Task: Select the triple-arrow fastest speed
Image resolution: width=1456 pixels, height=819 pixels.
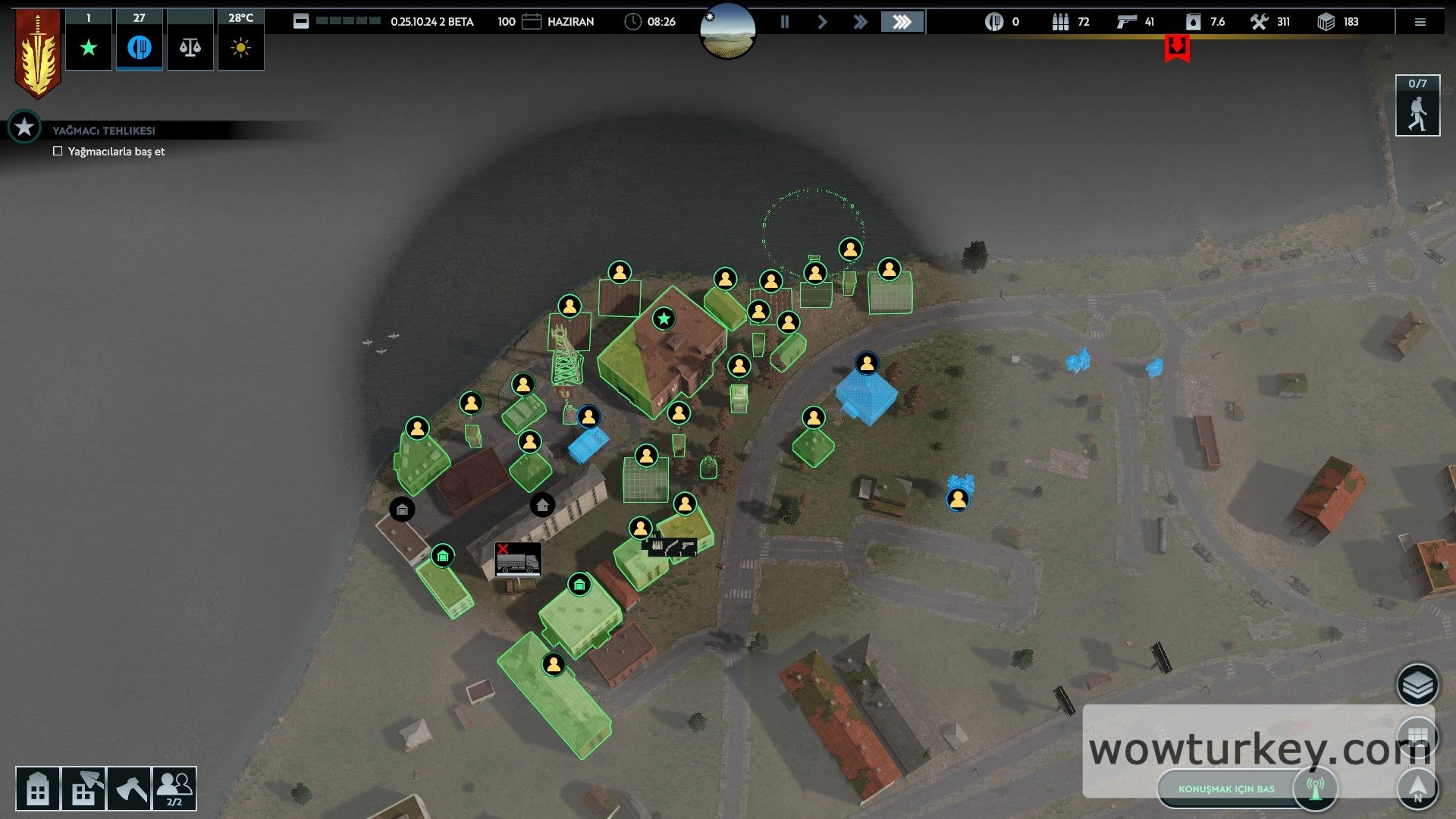Action: coord(902,22)
